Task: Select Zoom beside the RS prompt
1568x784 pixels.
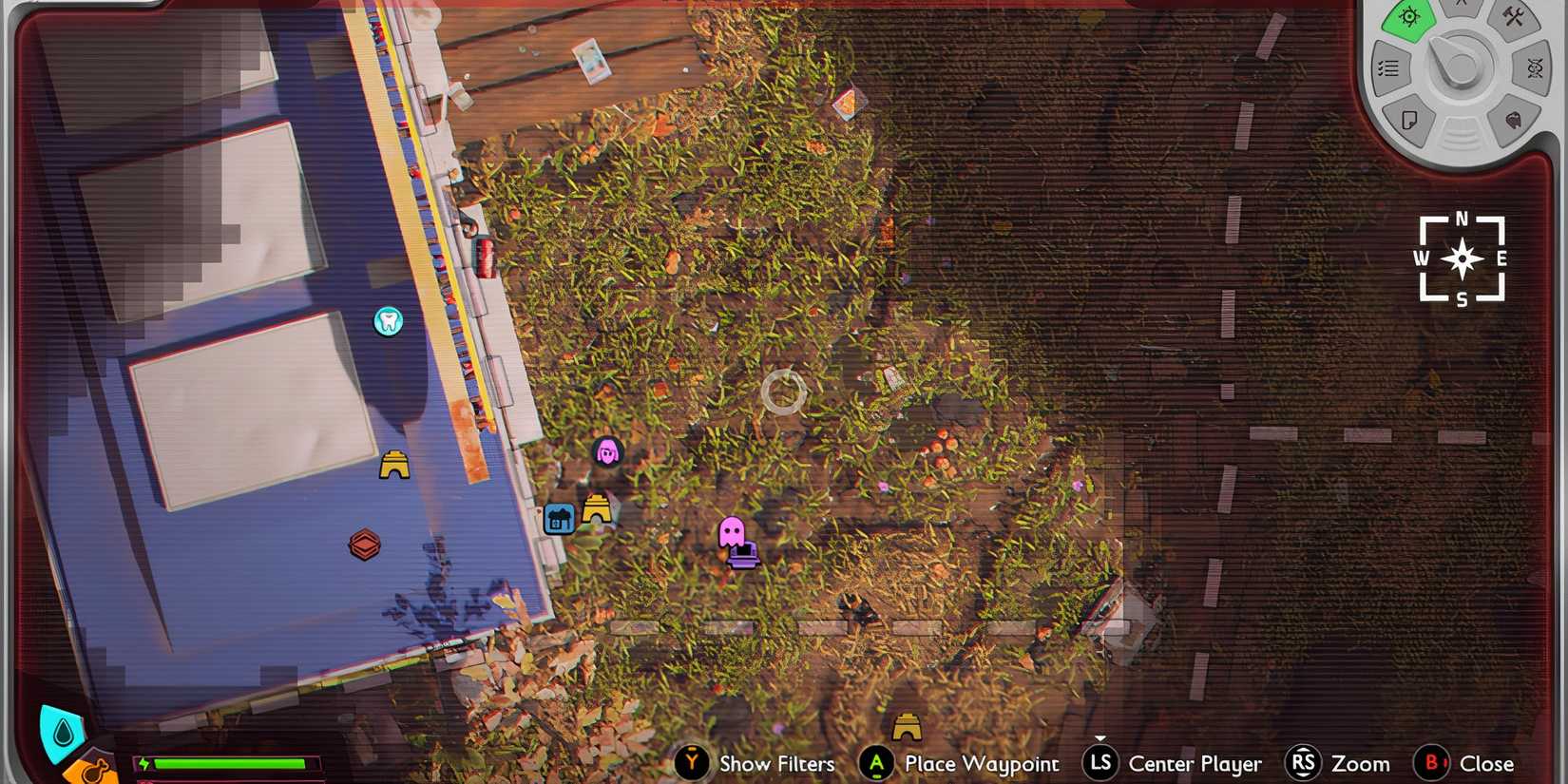Action: [x=1361, y=763]
